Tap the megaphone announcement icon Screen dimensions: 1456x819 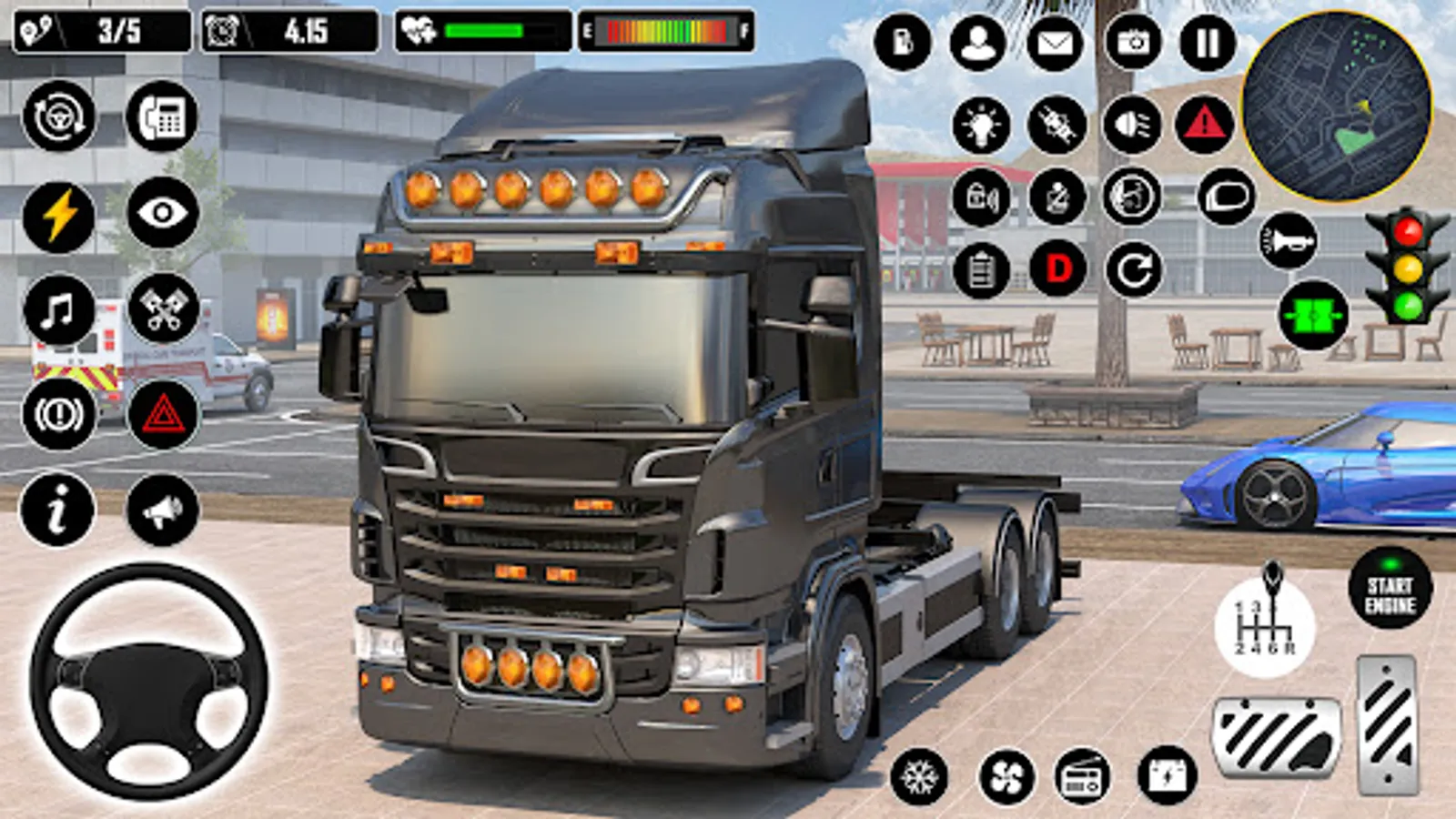coord(163,511)
